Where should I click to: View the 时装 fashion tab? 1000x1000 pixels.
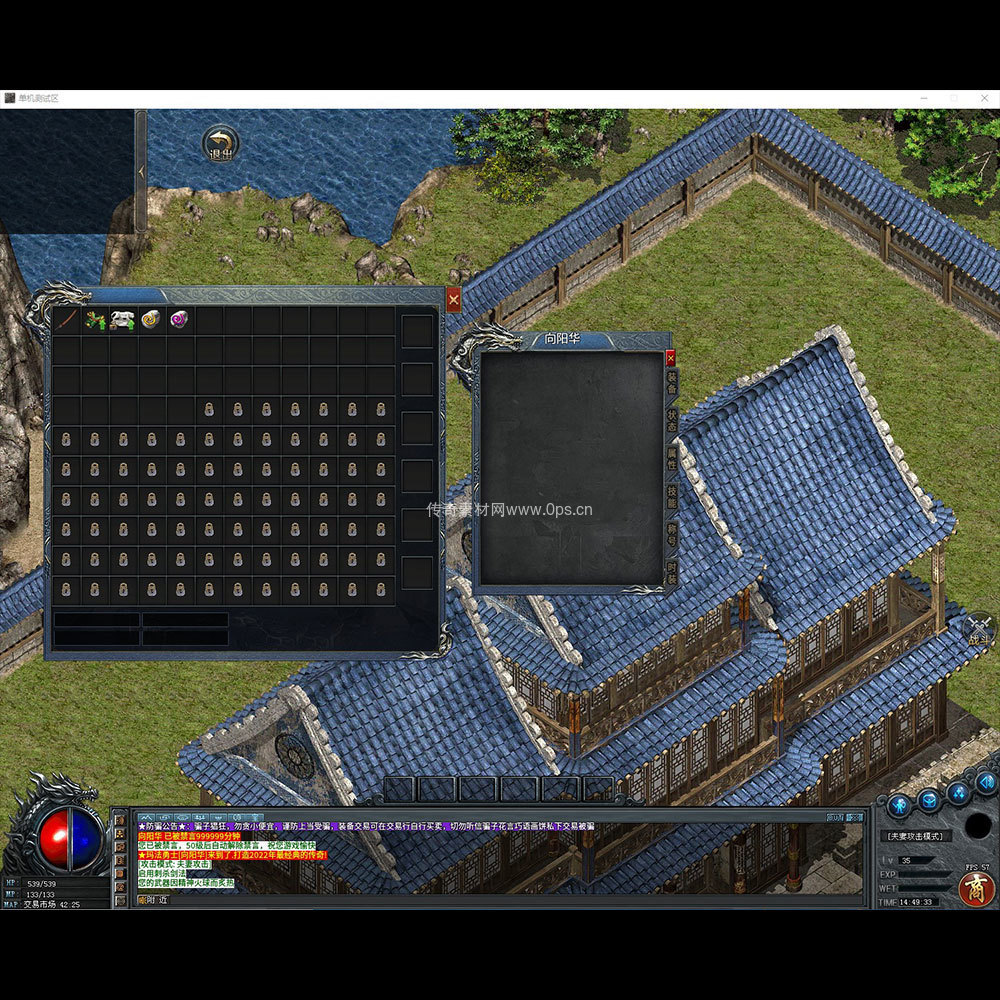click(x=671, y=572)
